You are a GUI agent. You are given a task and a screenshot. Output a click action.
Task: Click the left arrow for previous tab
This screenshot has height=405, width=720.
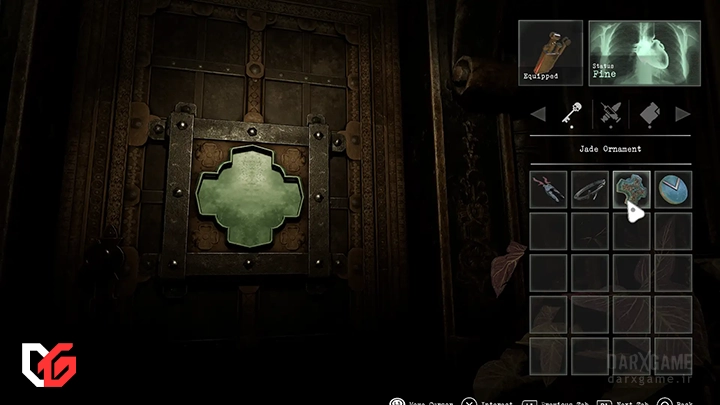539,114
